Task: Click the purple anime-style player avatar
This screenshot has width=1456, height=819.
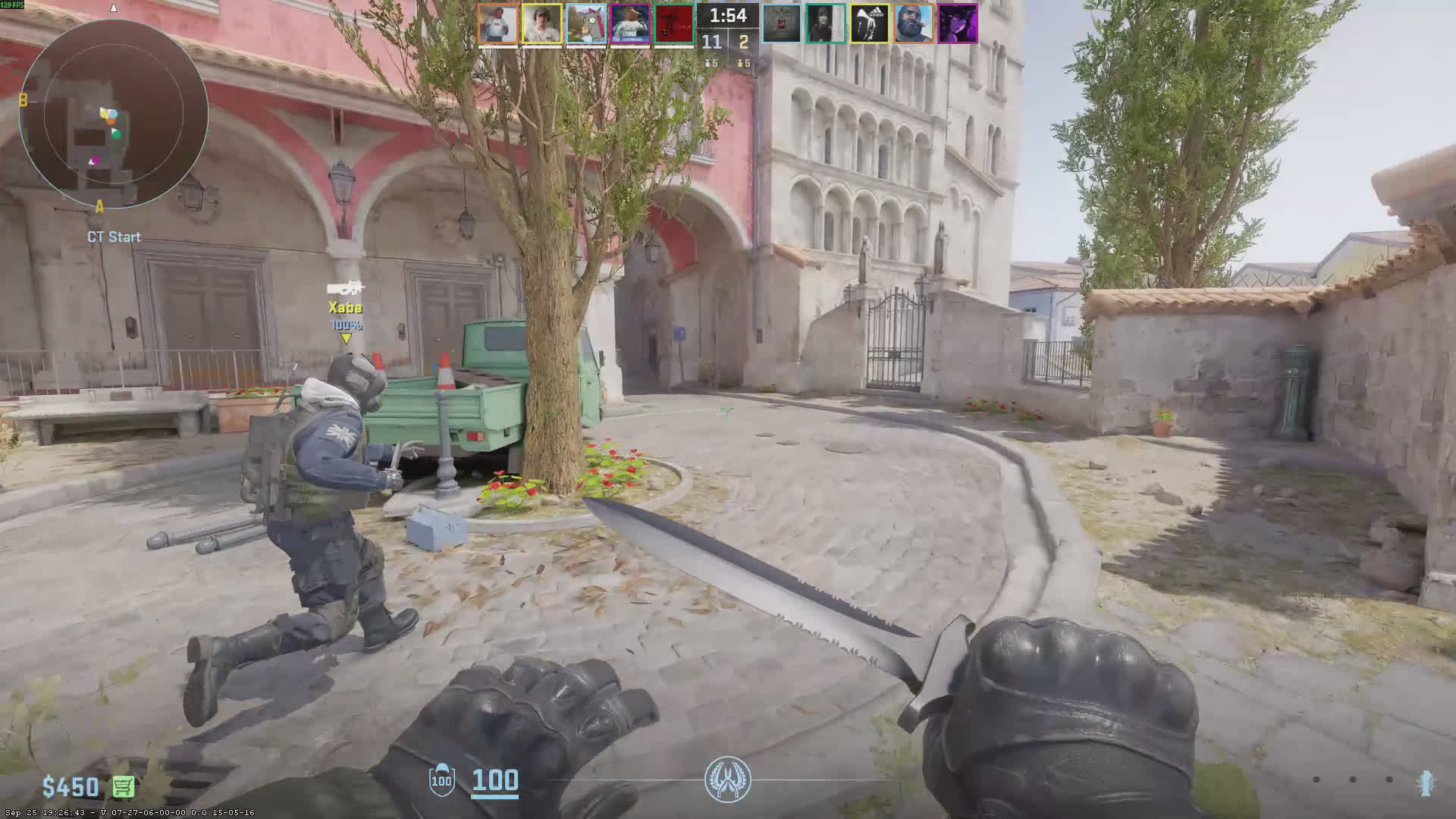Action: [957, 24]
